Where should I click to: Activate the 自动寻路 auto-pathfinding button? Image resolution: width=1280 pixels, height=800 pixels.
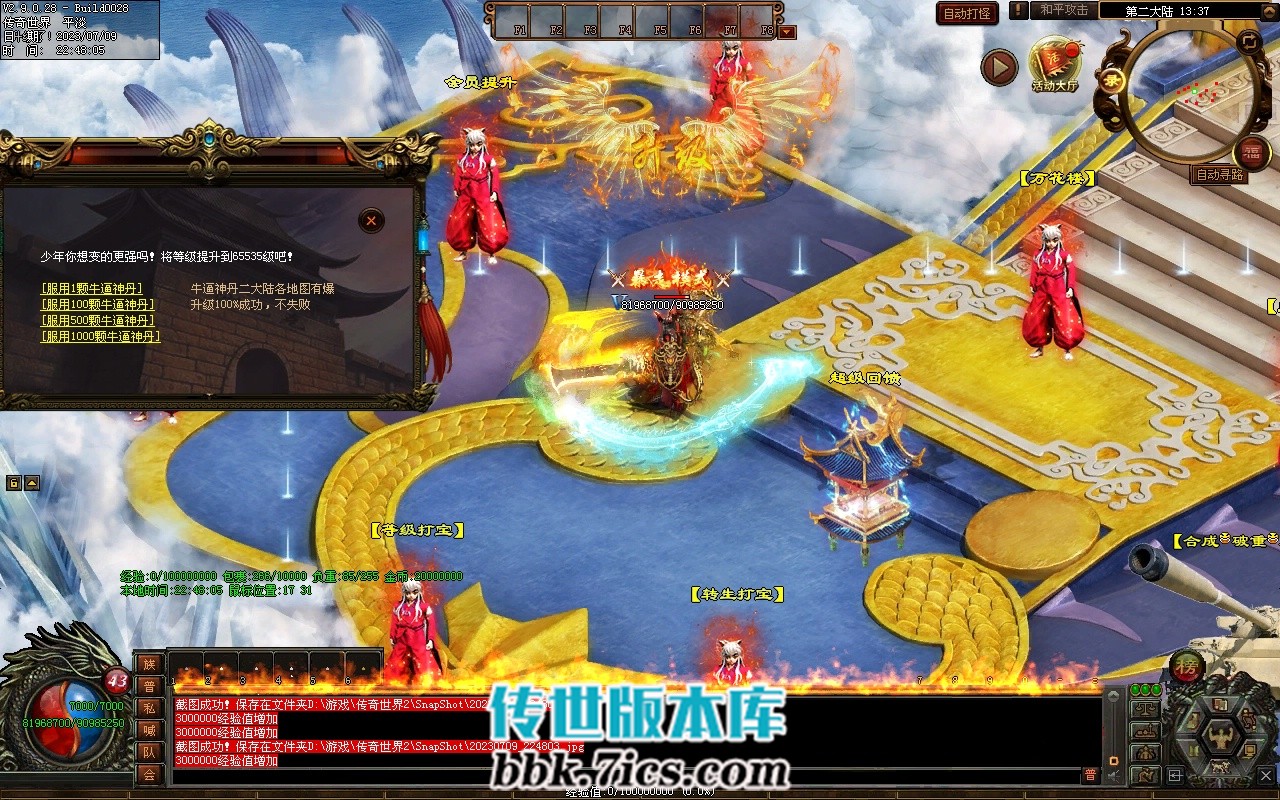(1220, 174)
